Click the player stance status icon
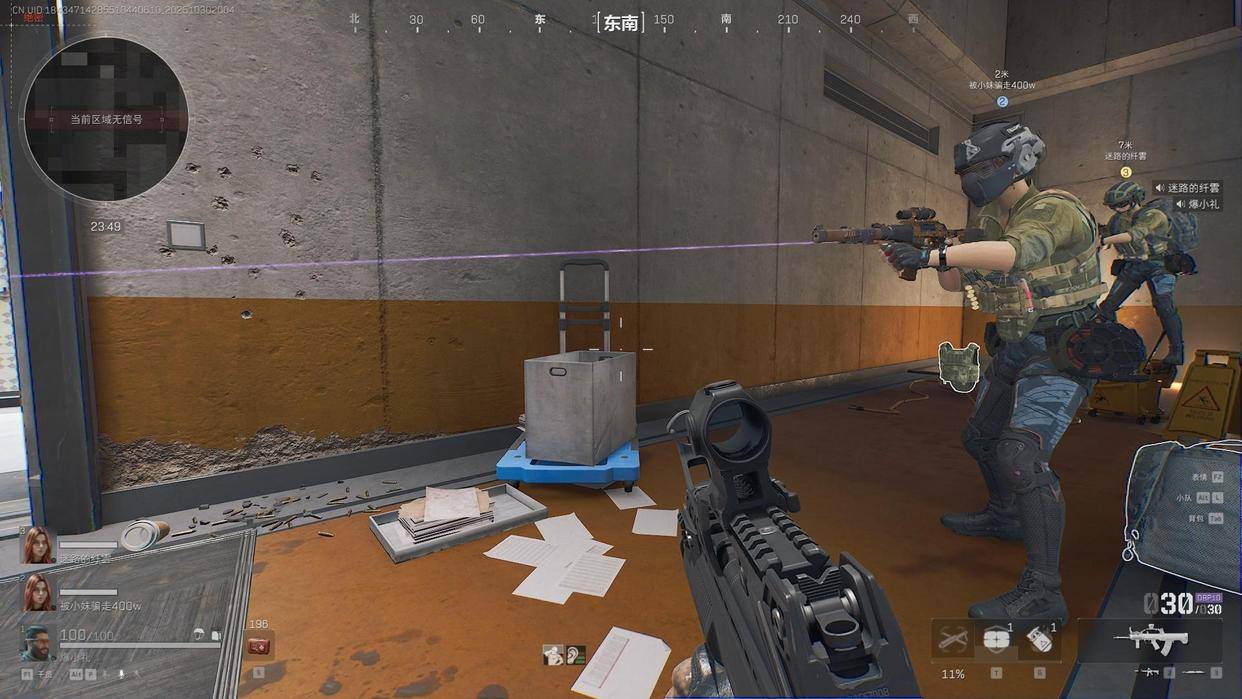This screenshot has width=1242, height=699. pos(553,655)
